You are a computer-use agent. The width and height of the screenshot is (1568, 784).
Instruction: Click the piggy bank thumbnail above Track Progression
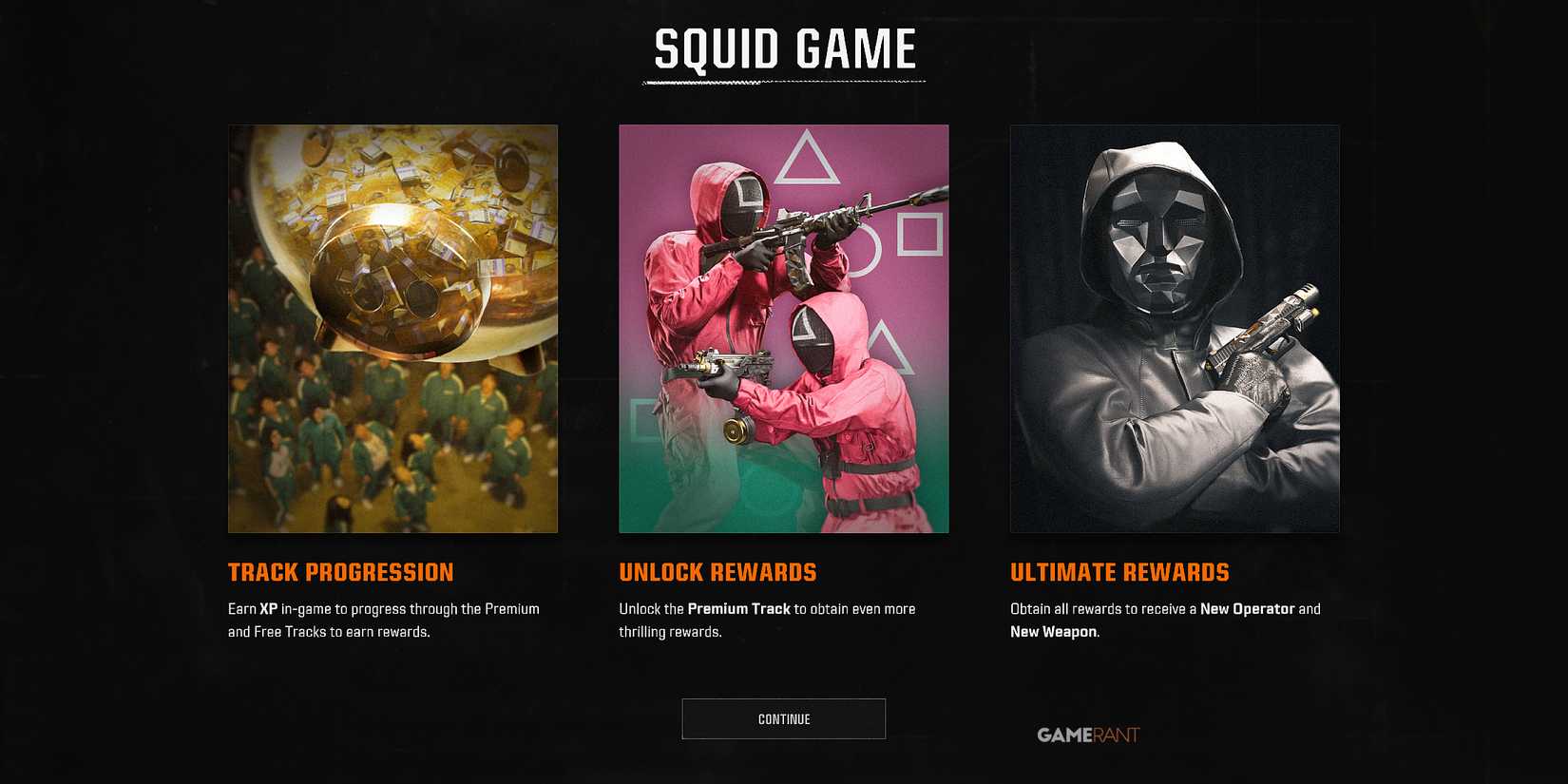pyautogui.click(x=392, y=328)
